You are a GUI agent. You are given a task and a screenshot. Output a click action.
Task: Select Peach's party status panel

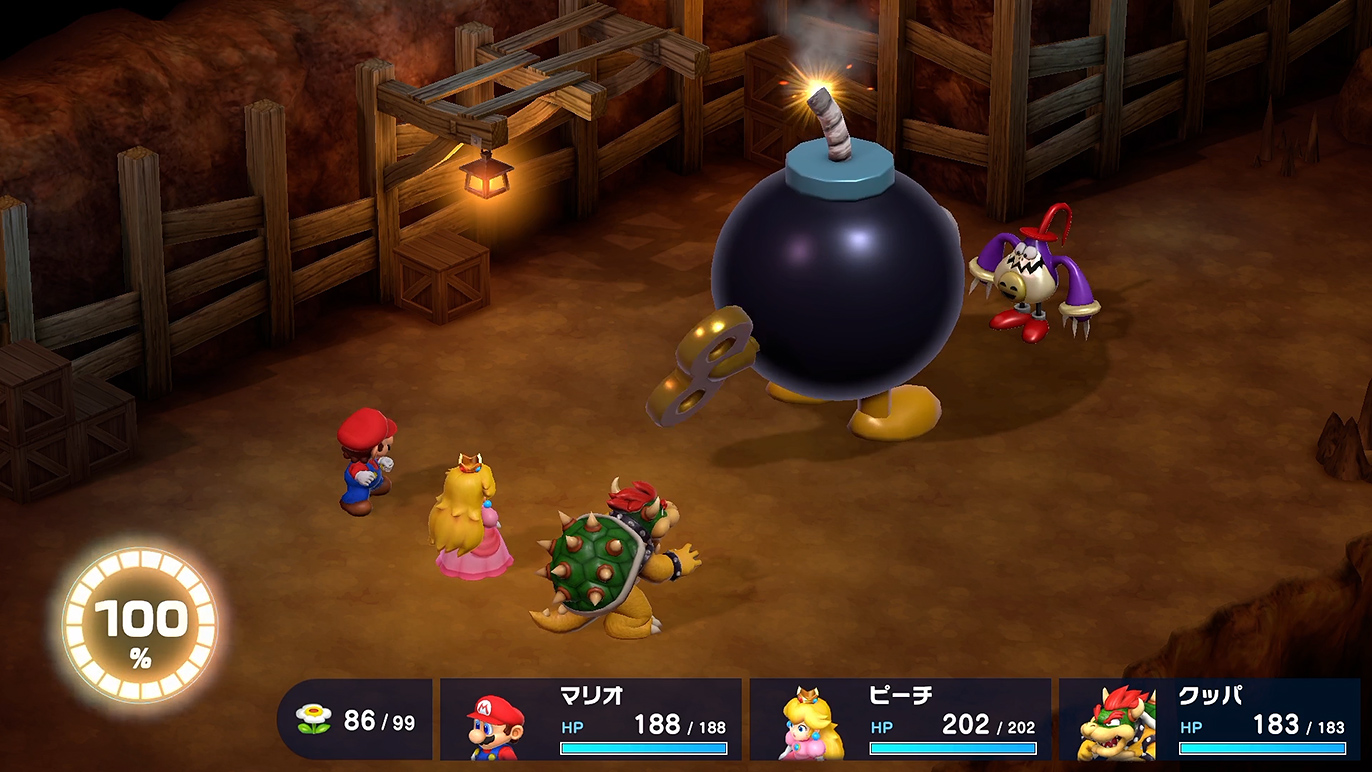coord(900,719)
